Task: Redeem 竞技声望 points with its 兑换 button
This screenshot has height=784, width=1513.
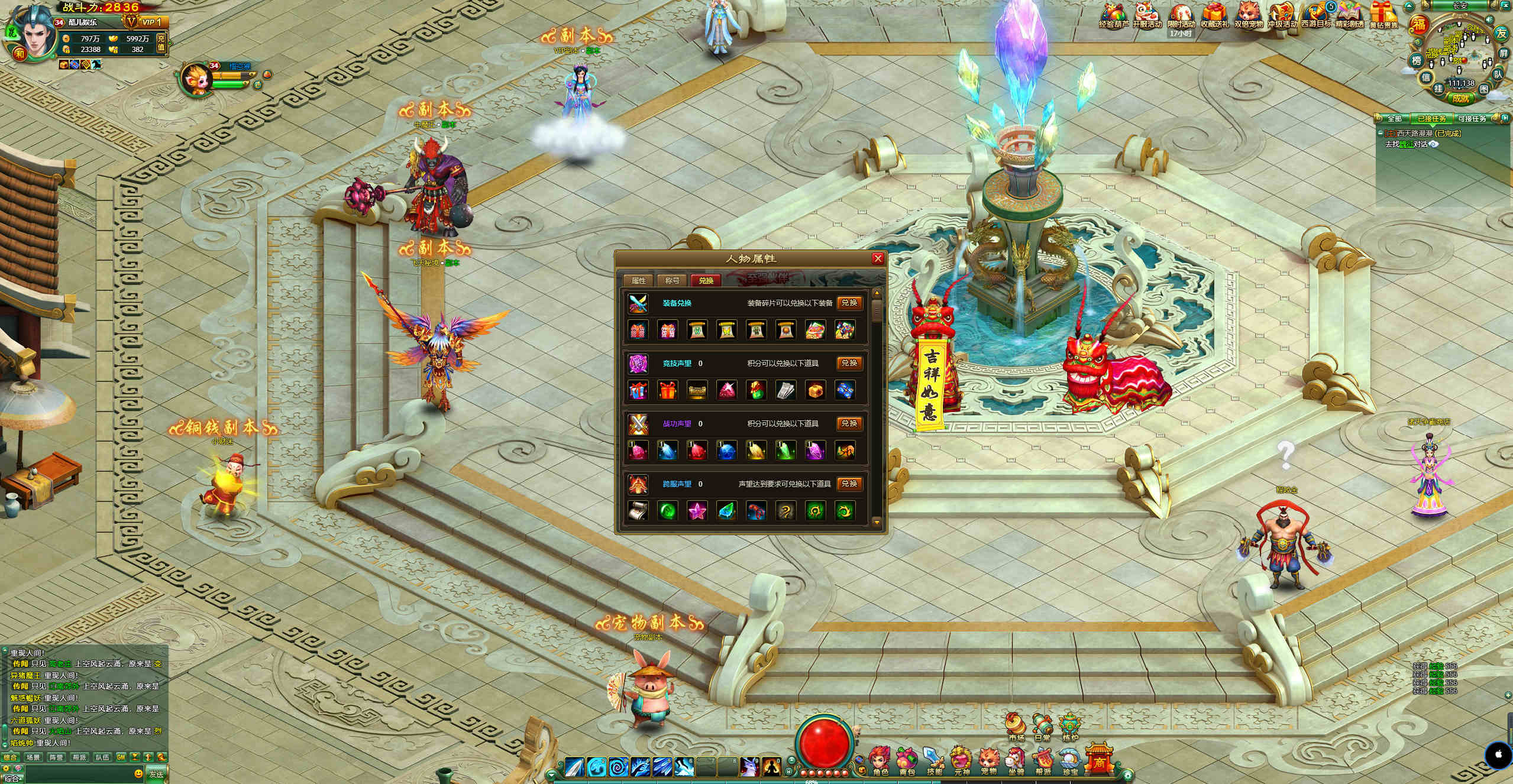Action: 849,363
